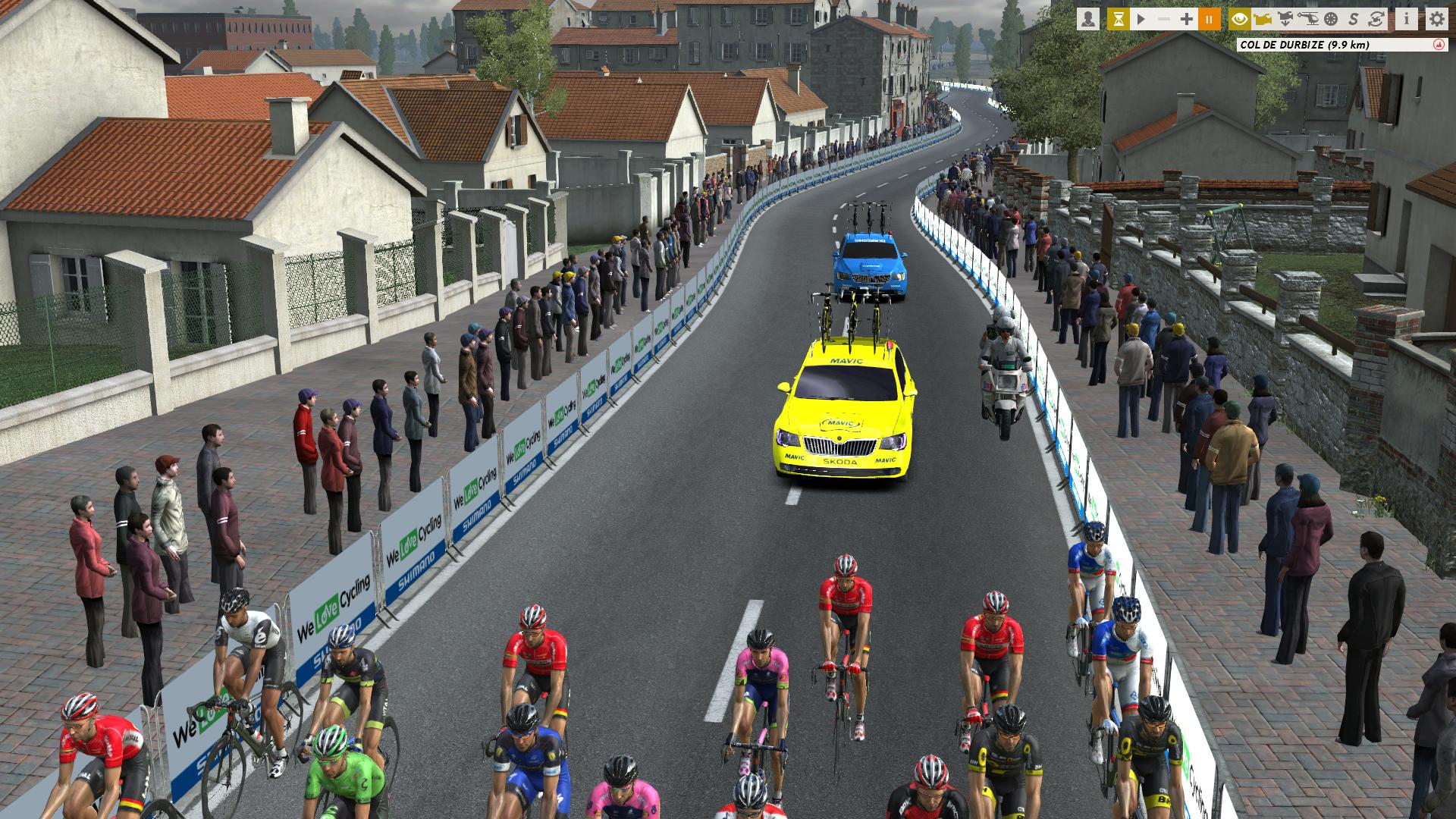Toggle the eye view button
The width and height of the screenshot is (1456, 819).
pos(1240,19)
